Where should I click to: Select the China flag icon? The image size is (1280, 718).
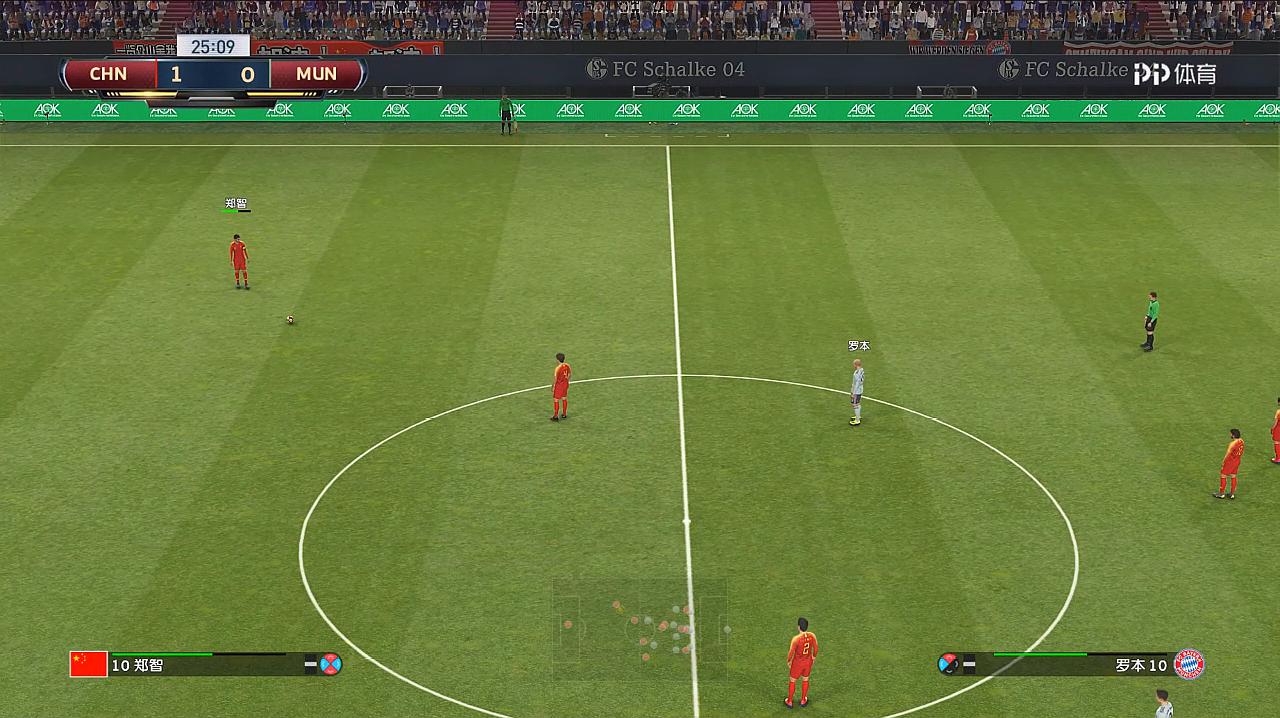(x=88, y=664)
